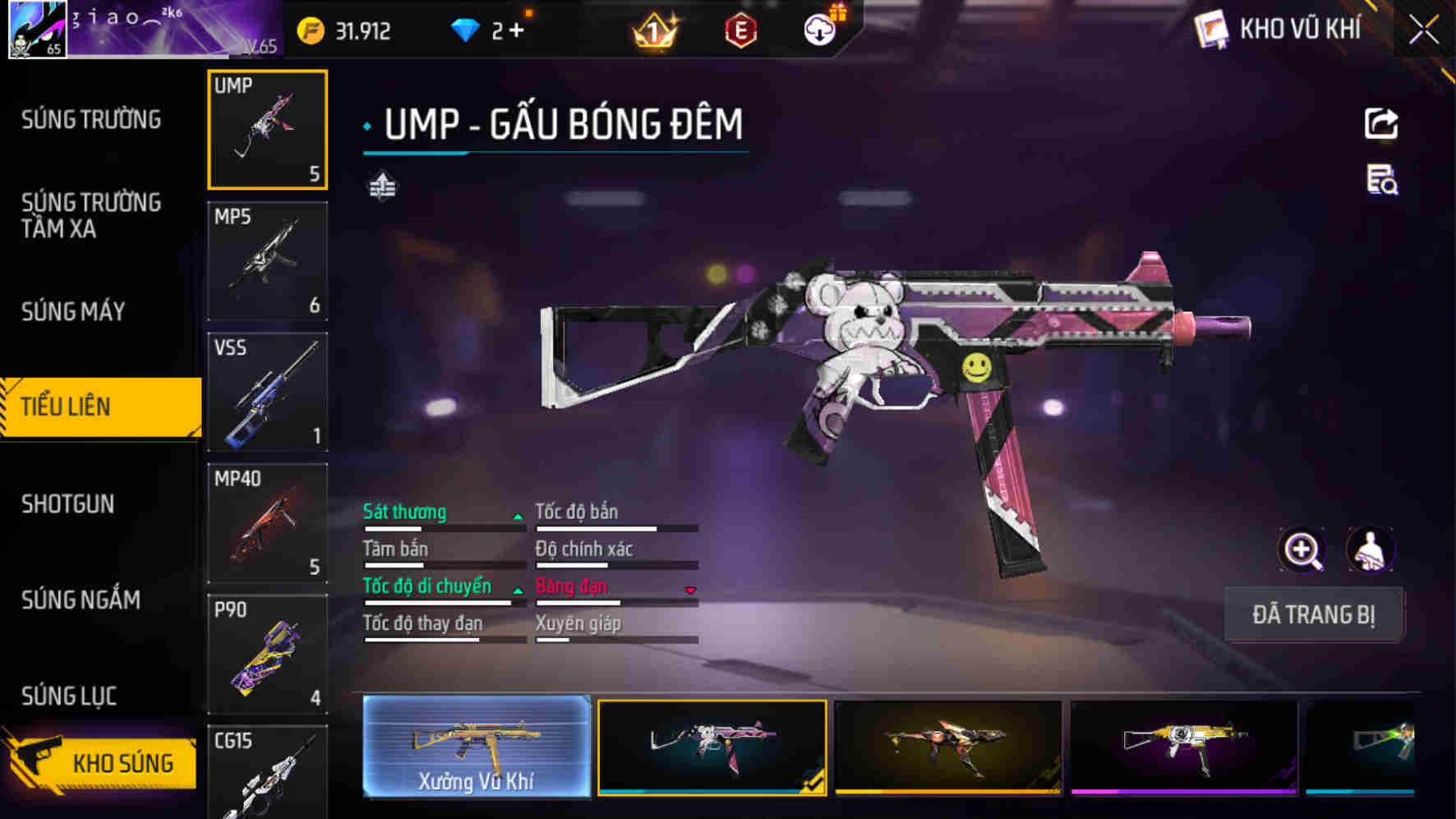Select the Súng Máy category
Viewport: 1456px width, 819px height.
point(74,311)
